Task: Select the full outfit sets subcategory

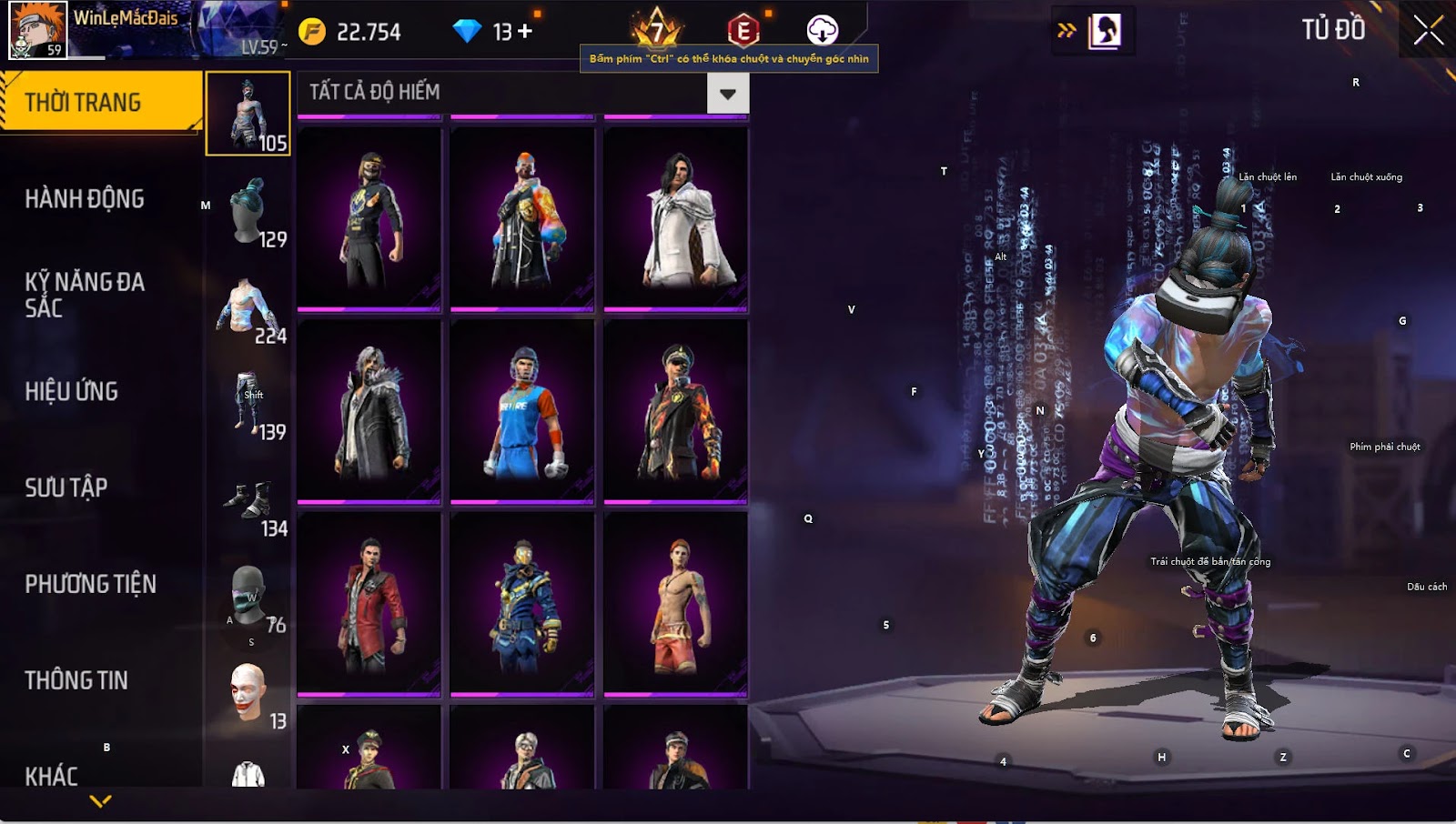Action: (248, 114)
